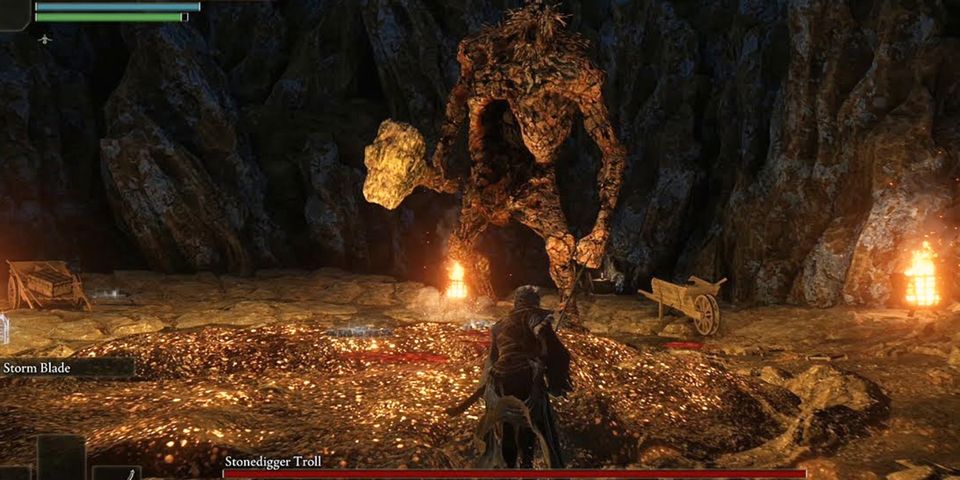This screenshot has height=480, width=960.
Task: Click the Storm Blade skill label
Action: pos(36,368)
